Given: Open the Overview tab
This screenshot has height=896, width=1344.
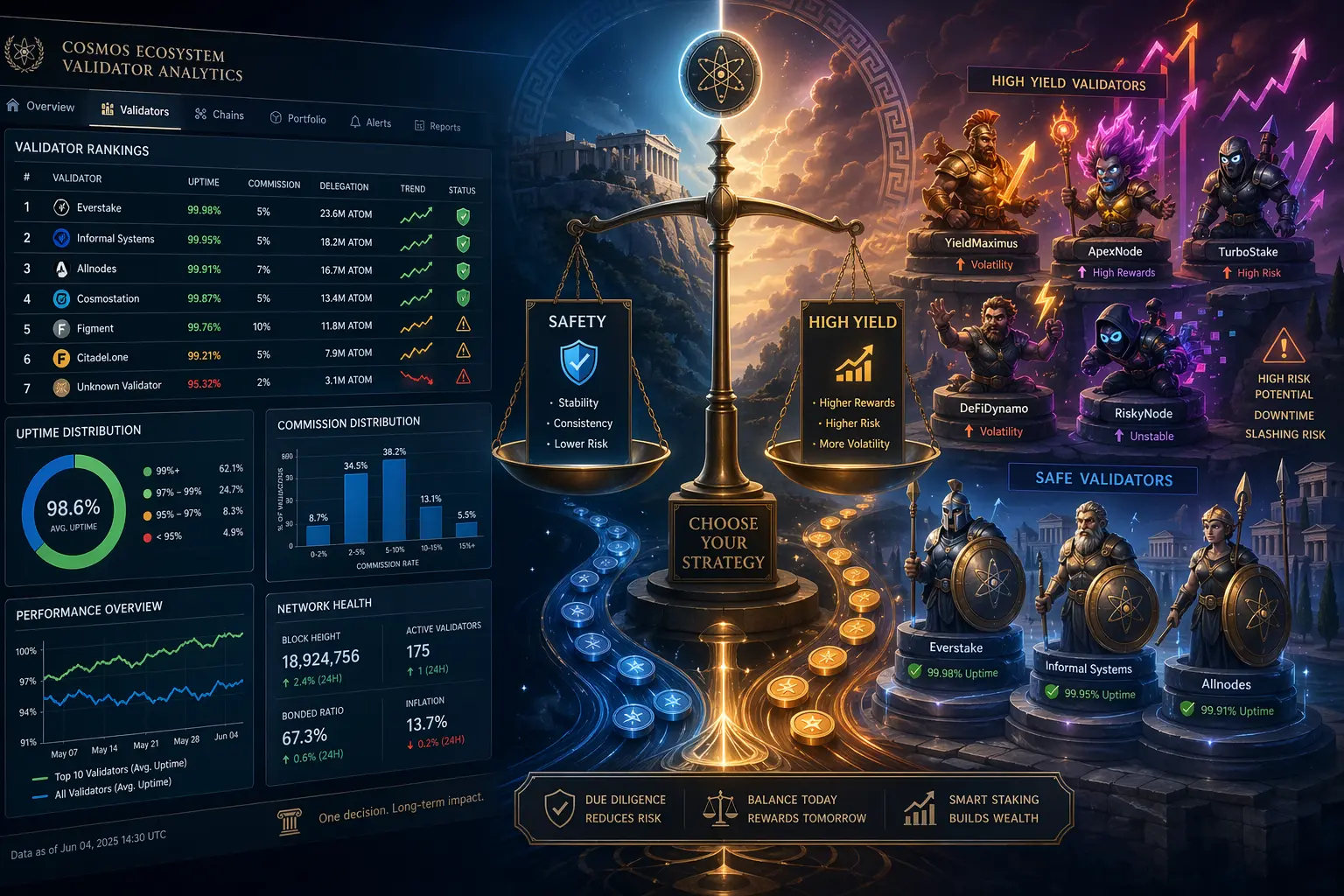Looking at the screenshot, I should (41, 107).
